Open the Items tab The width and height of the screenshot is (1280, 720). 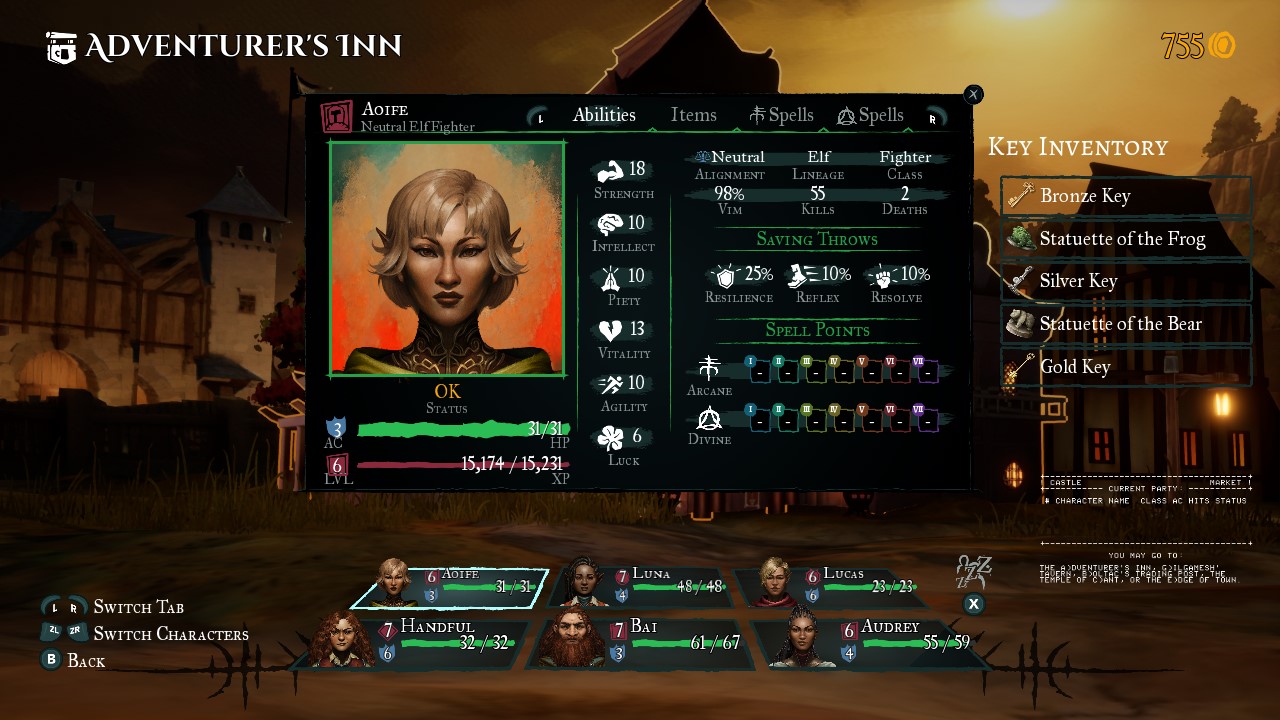(693, 115)
